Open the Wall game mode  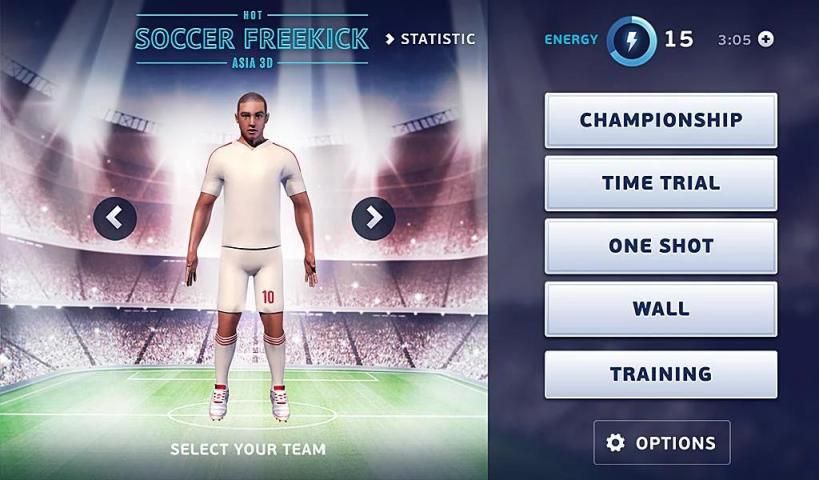click(660, 309)
